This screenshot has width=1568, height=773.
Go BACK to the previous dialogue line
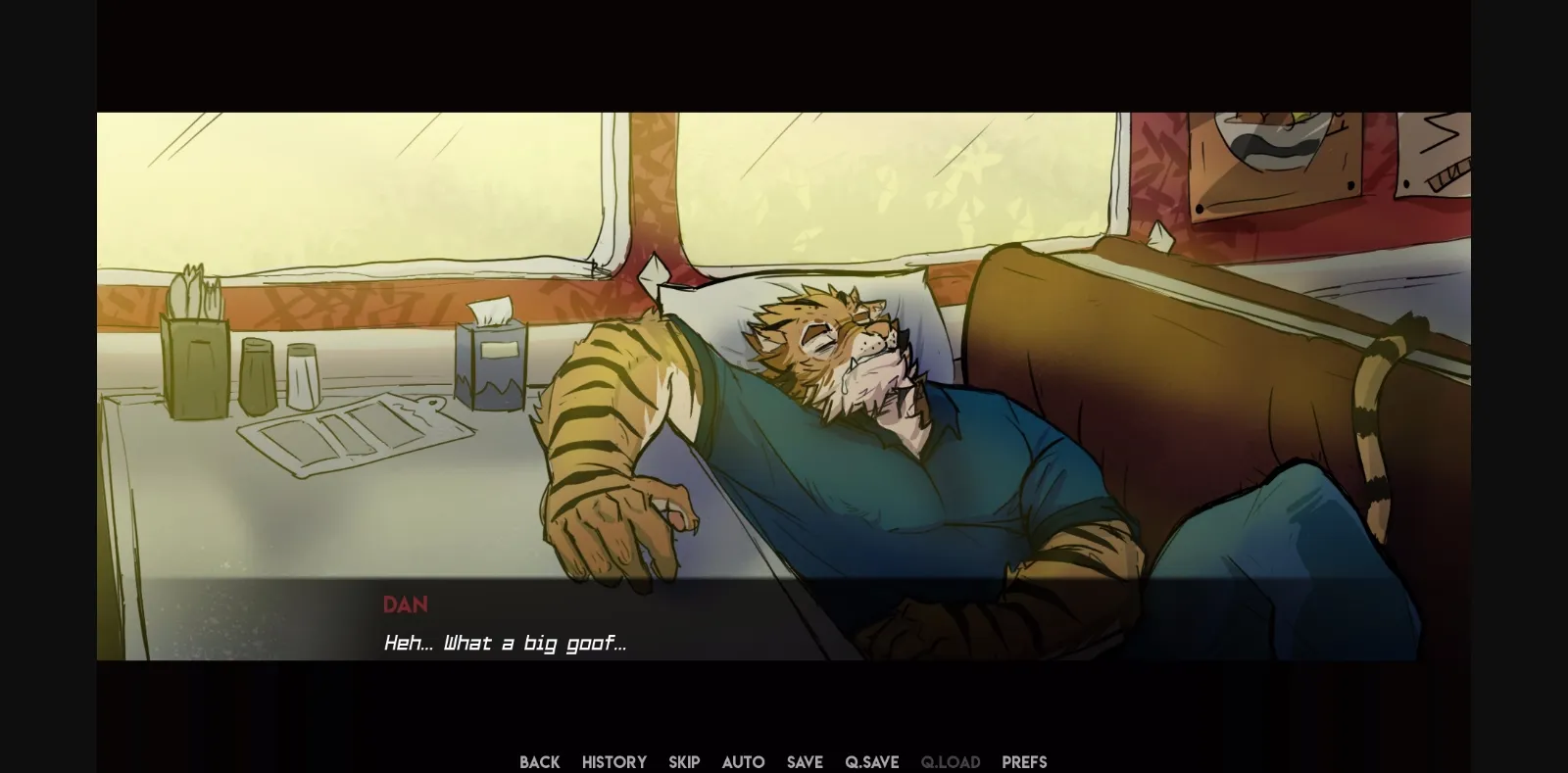[539, 761]
